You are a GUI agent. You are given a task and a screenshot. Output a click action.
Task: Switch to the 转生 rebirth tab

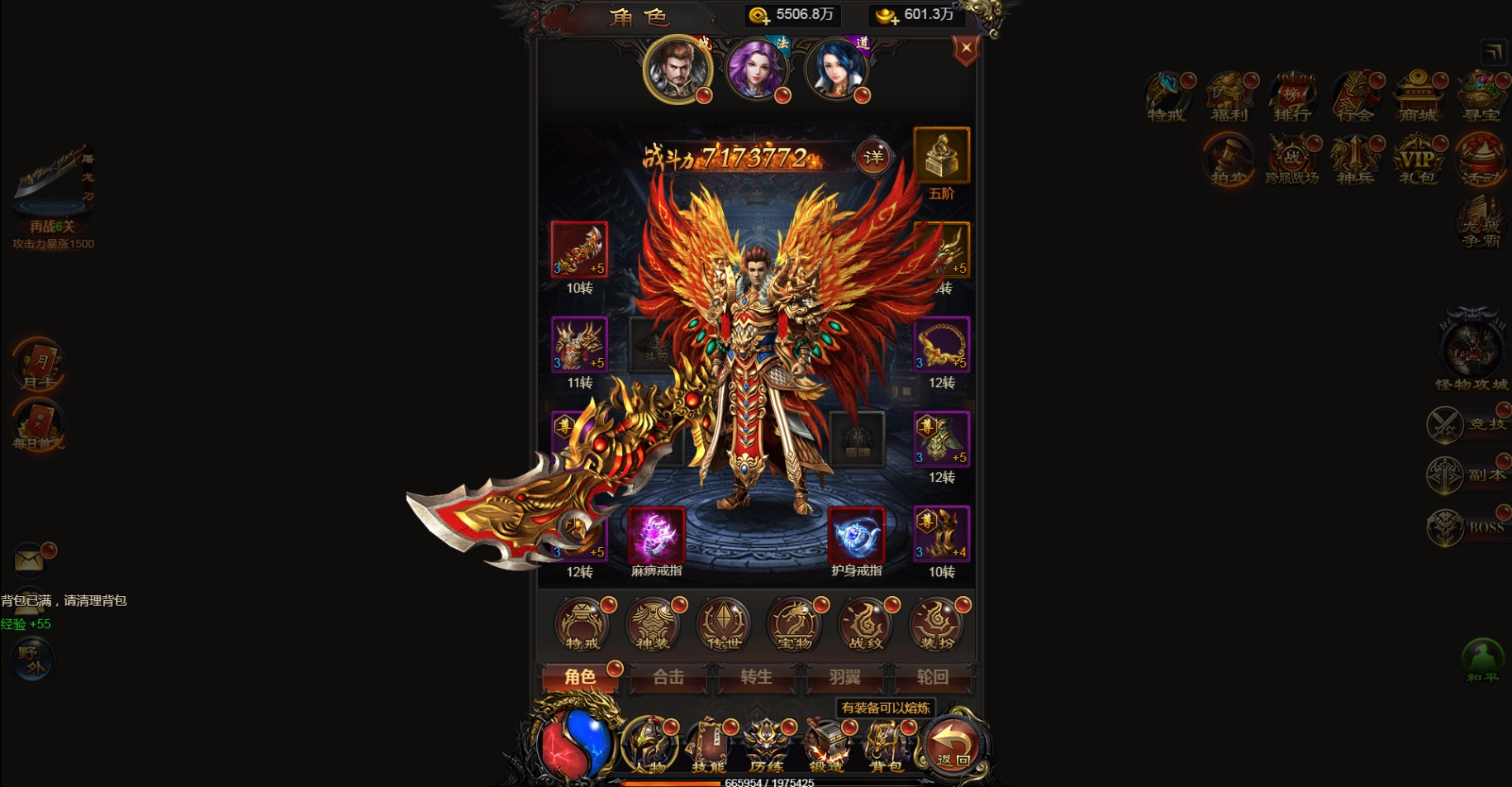coord(755,678)
